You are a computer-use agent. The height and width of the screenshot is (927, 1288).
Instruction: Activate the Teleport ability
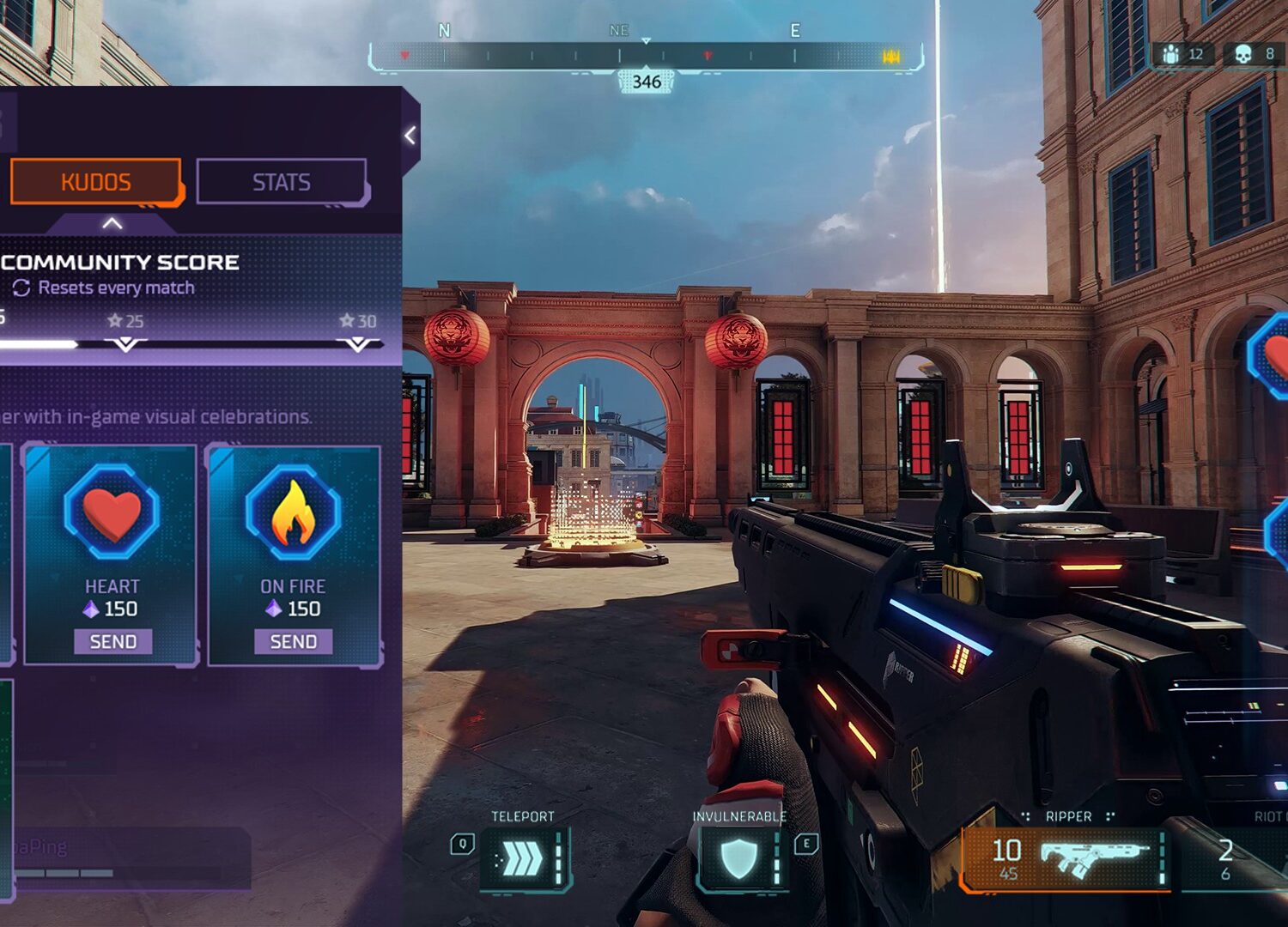(x=523, y=857)
